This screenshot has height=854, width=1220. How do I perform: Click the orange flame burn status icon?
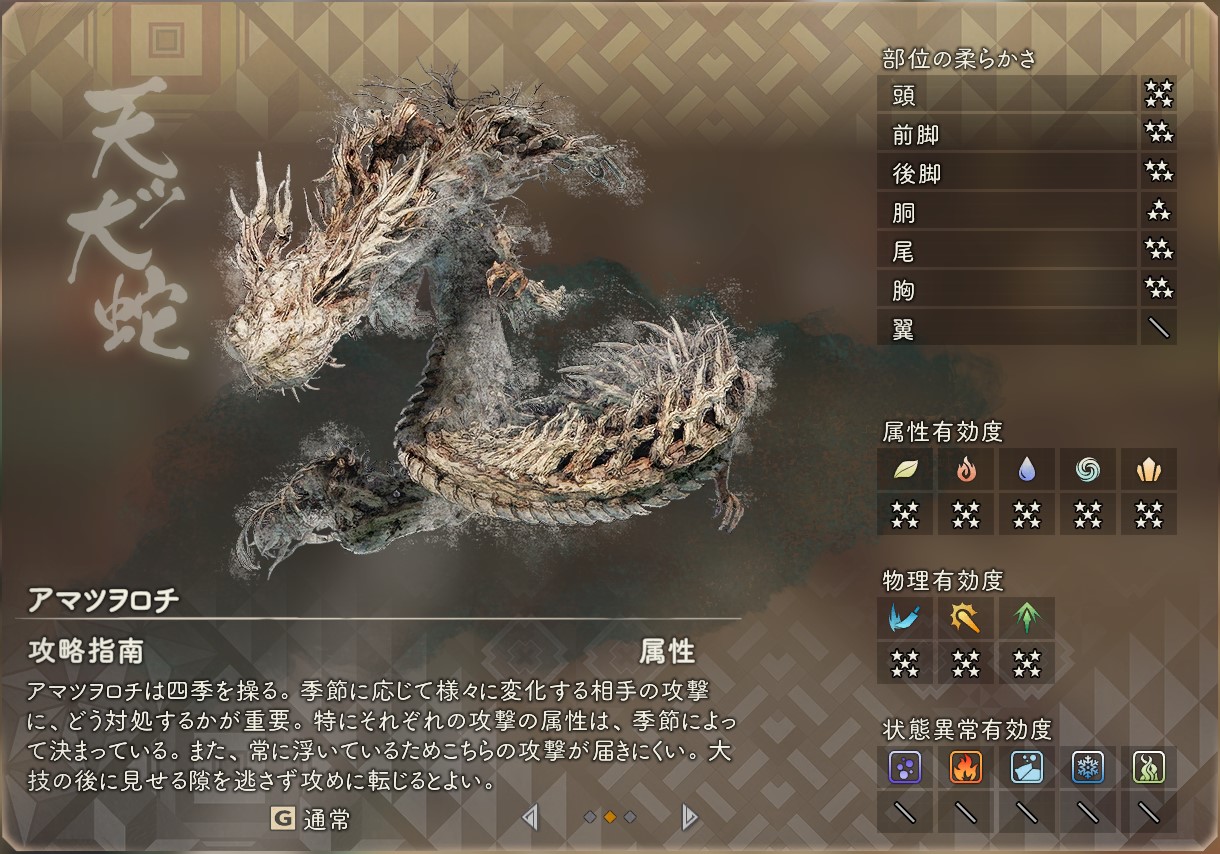coord(966,767)
